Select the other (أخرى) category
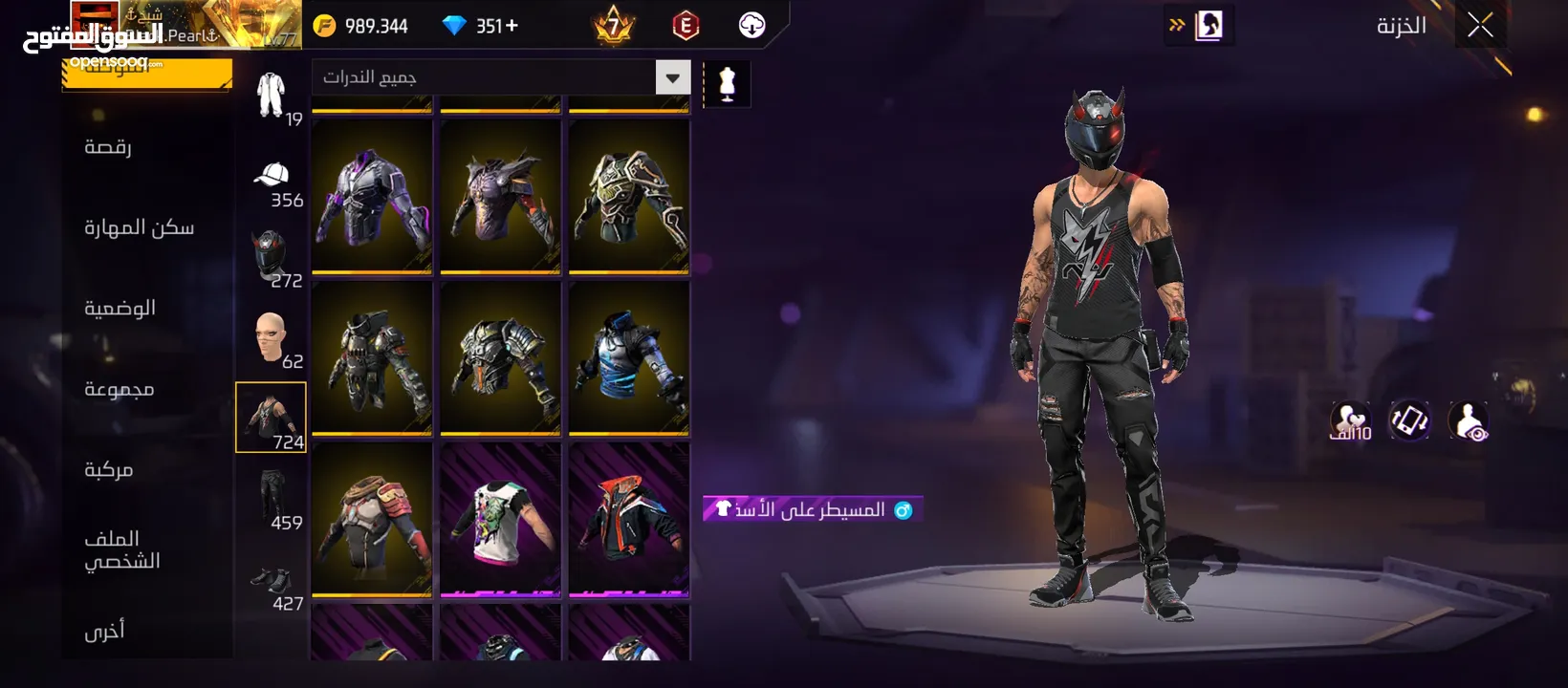The image size is (1568, 688). pyautogui.click(x=104, y=631)
